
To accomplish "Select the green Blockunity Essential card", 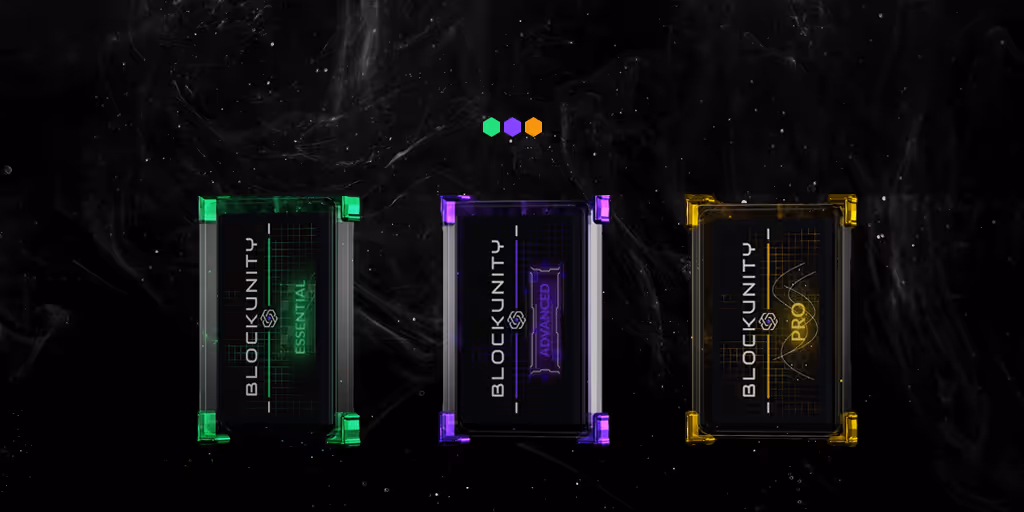I will click(278, 320).
